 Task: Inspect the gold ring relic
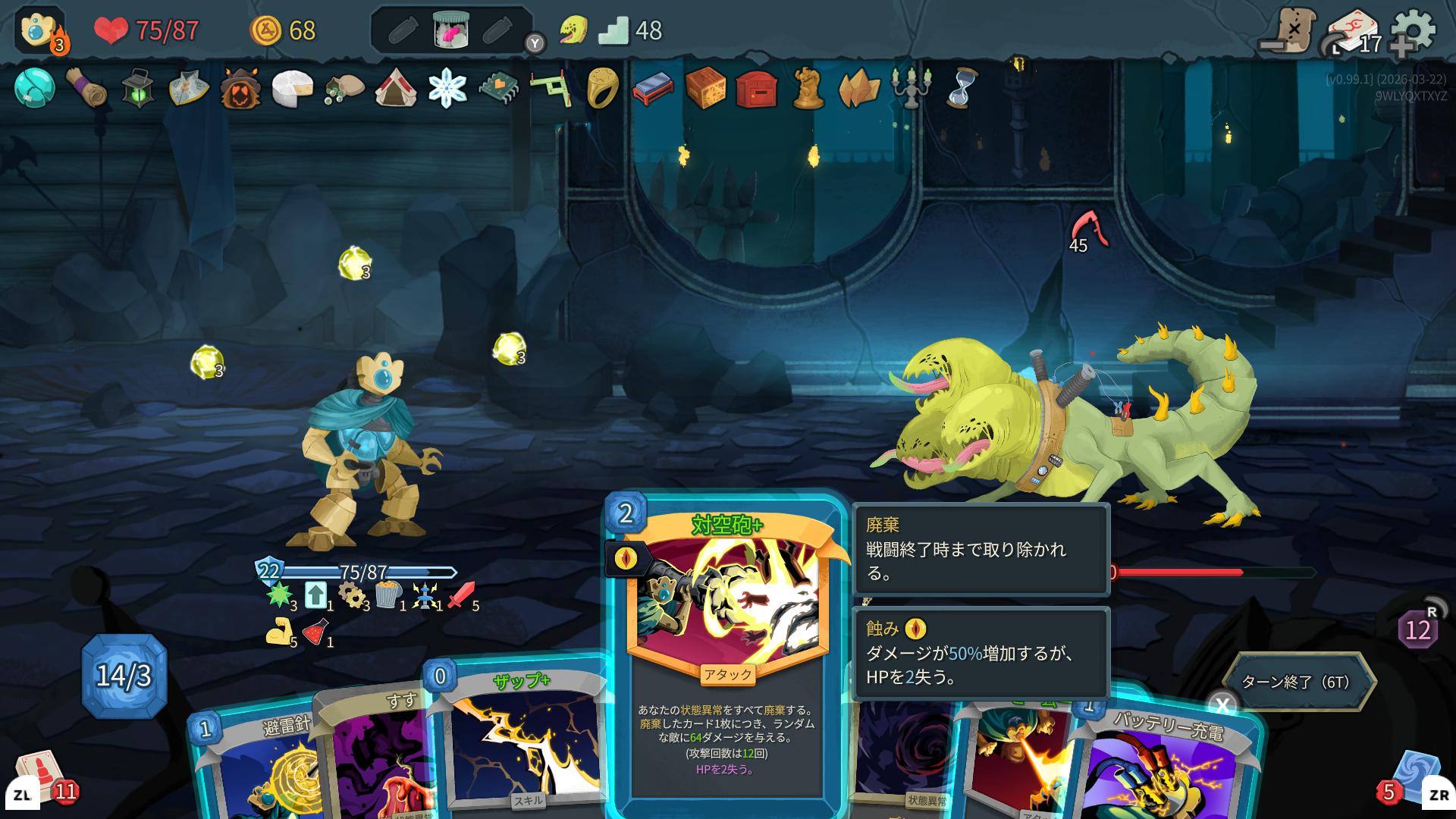(602, 88)
